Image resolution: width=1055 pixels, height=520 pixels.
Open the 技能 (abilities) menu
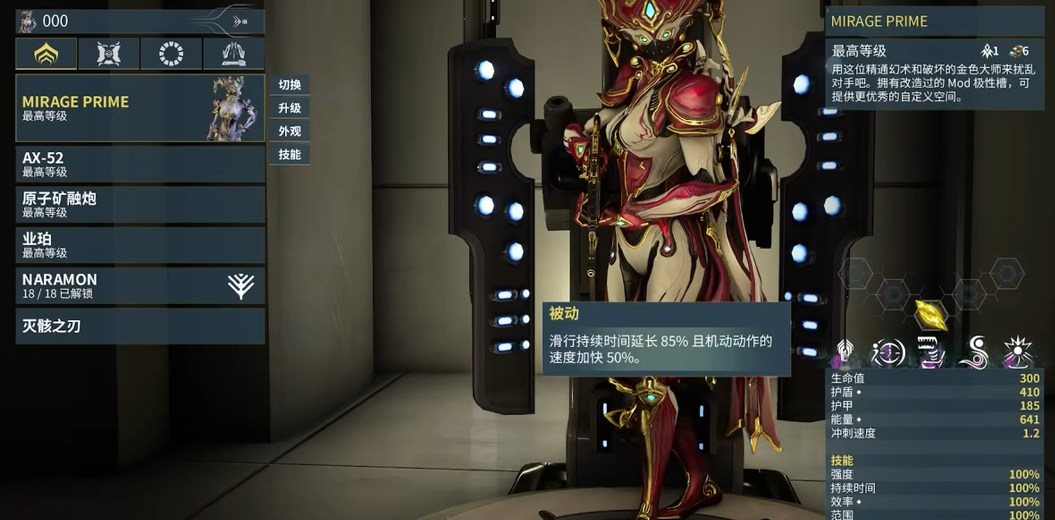290,154
